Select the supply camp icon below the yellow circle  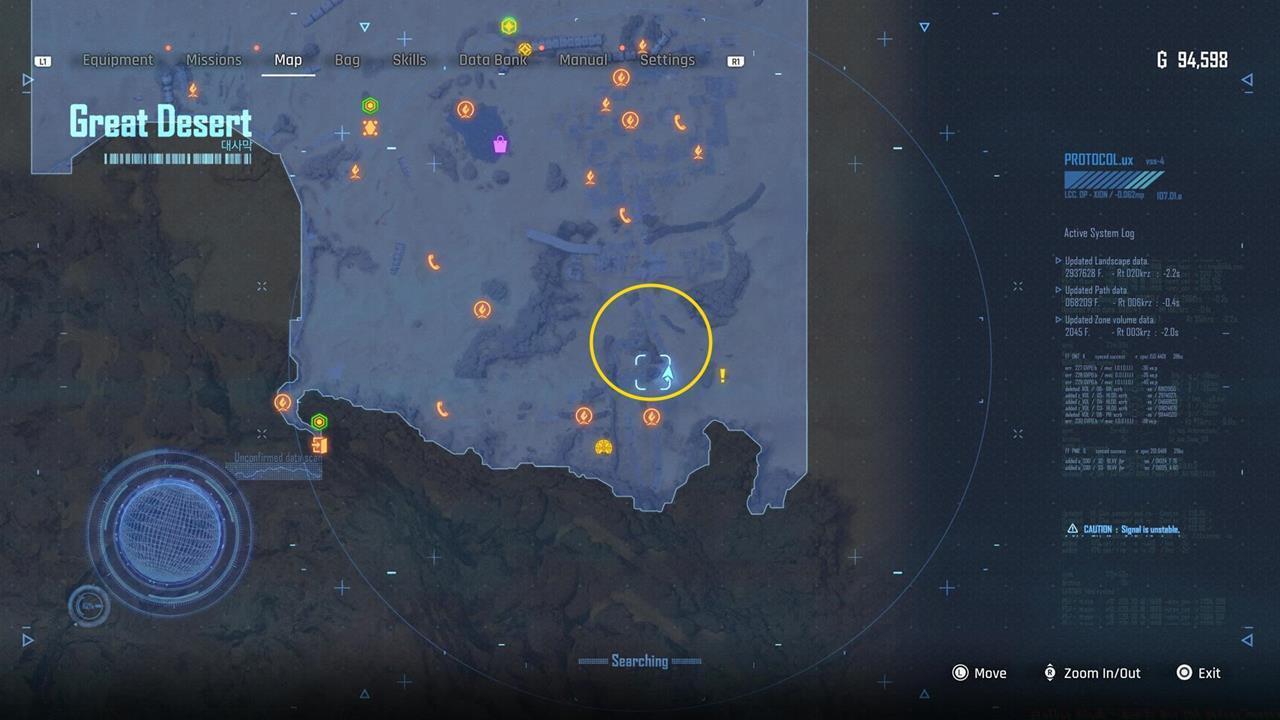pyautogui.click(x=651, y=417)
